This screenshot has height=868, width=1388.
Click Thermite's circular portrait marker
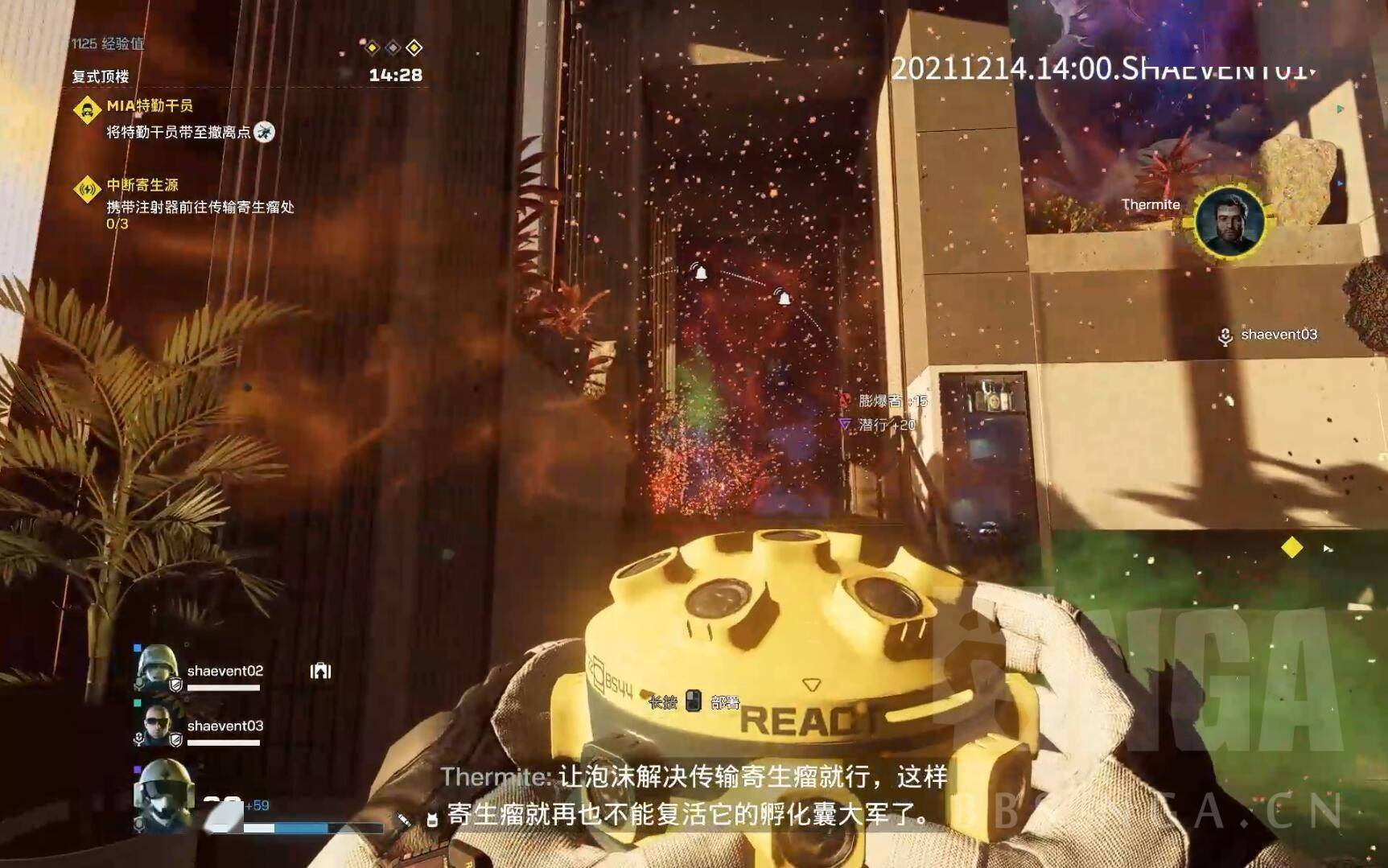(x=1228, y=221)
